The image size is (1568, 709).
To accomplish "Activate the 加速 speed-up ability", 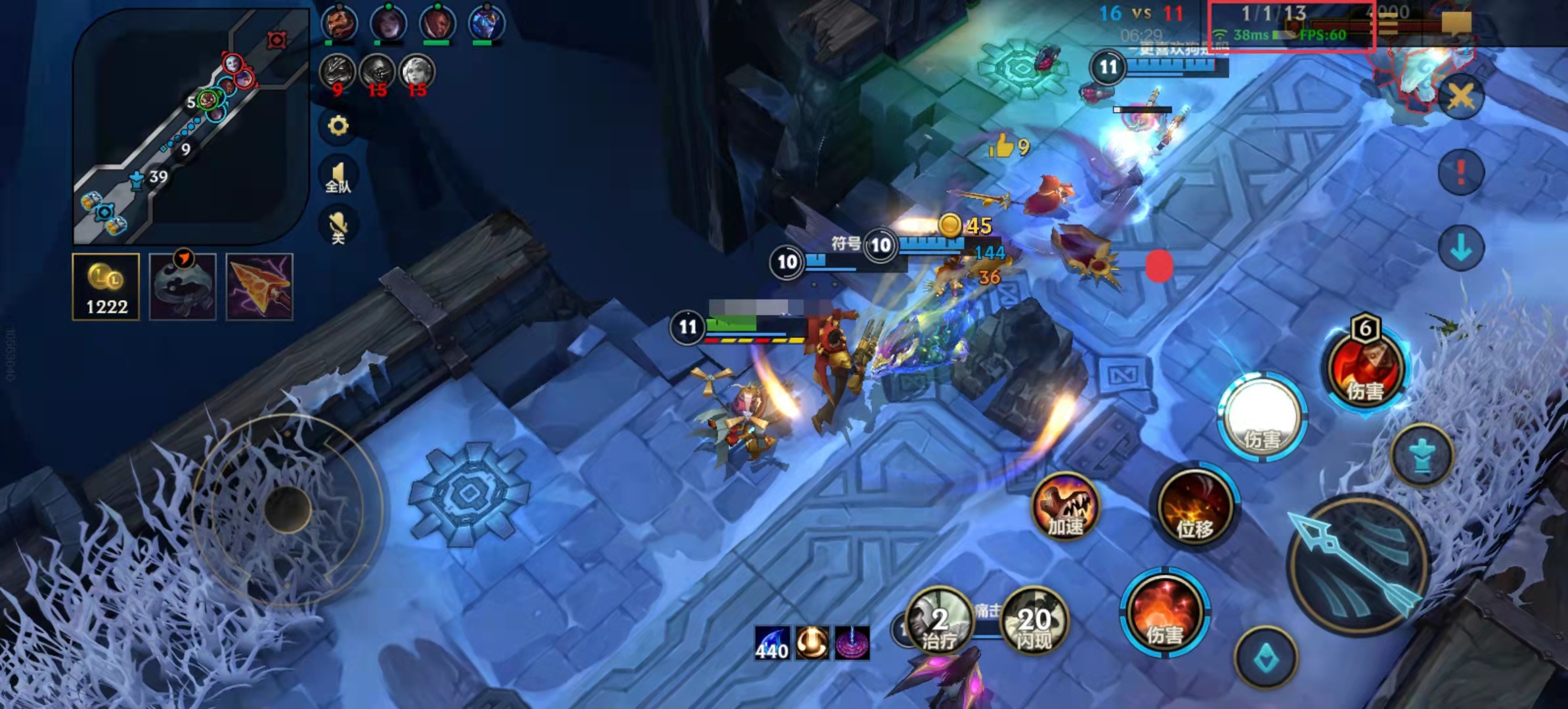I will click(1065, 507).
